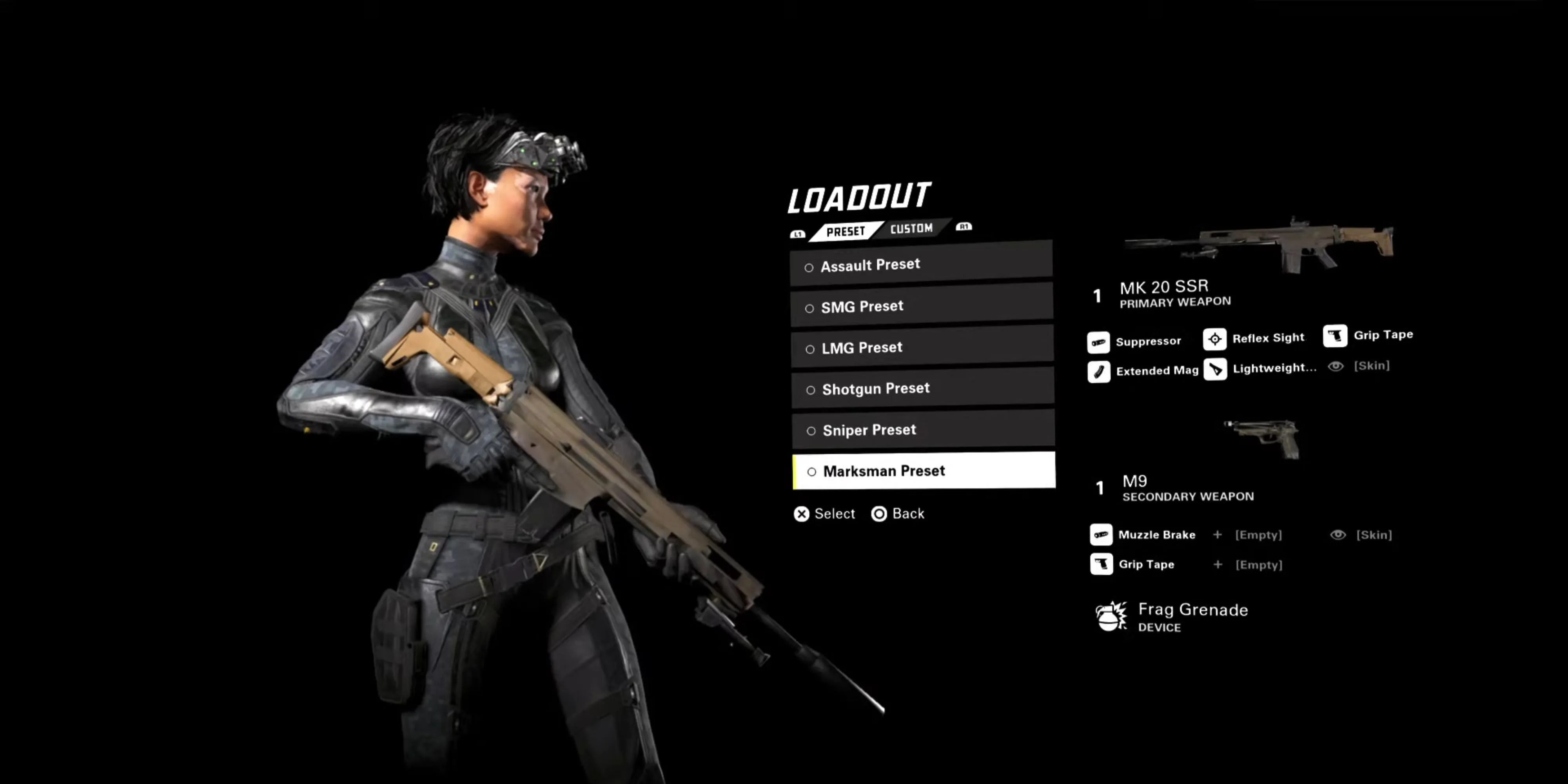This screenshot has height=784, width=1568.
Task: Switch to the Custom loadout tab
Action: [911, 229]
